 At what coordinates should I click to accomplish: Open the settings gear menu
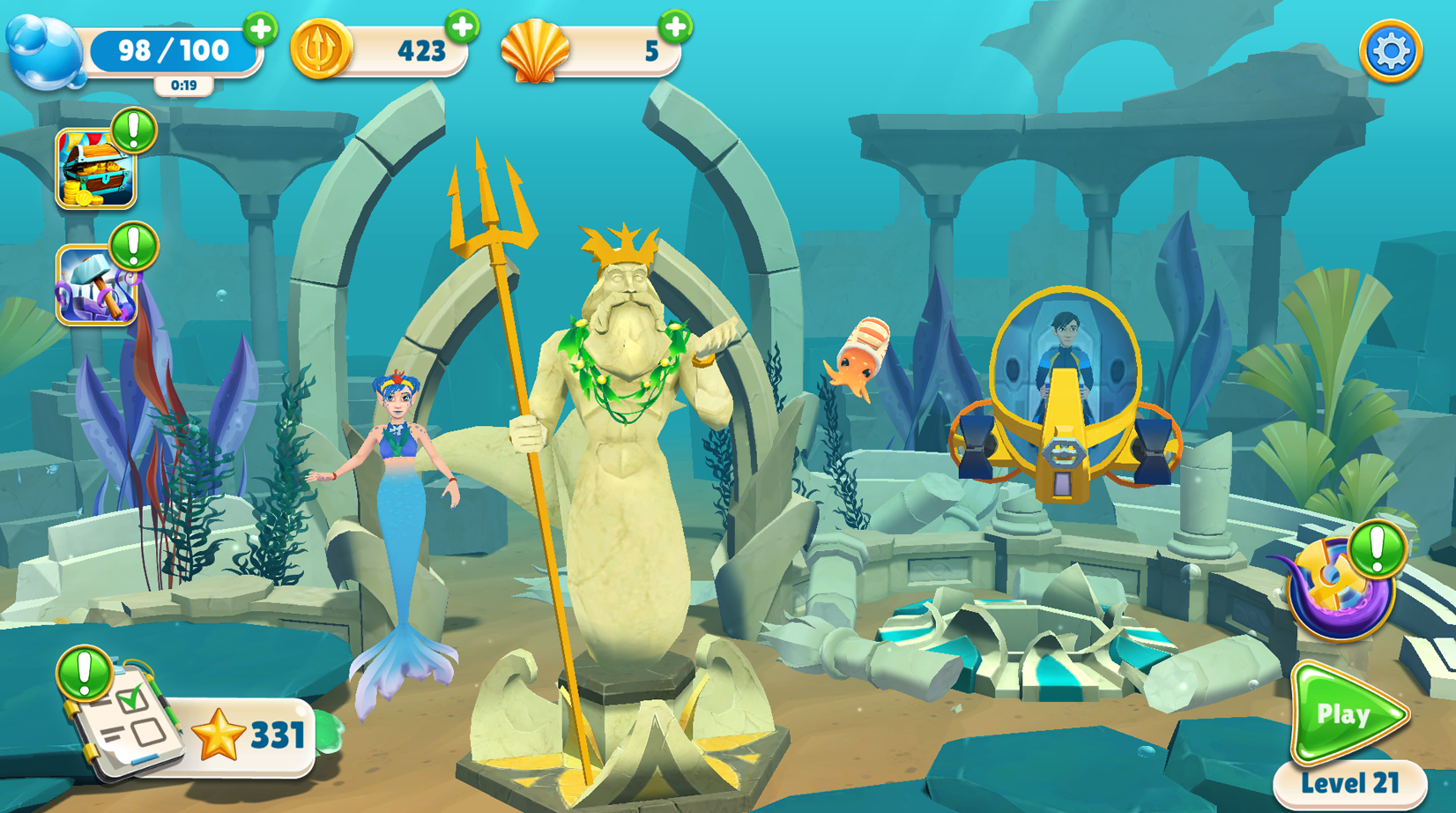point(1390,52)
